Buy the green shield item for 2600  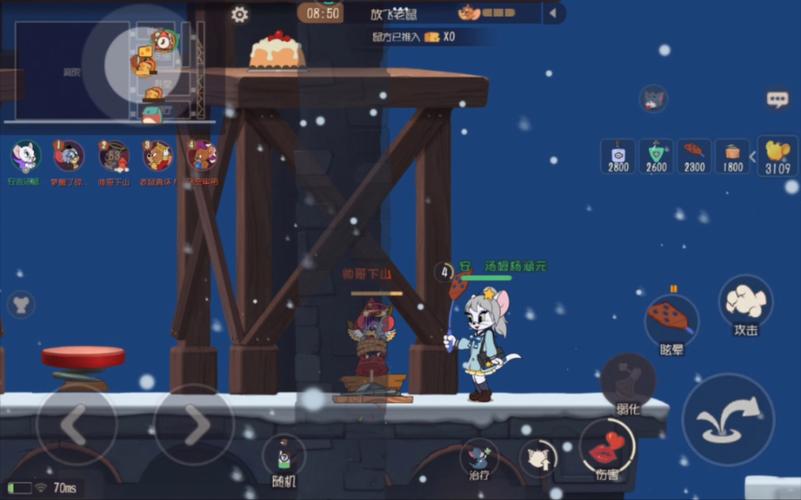[x=656, y=156]
